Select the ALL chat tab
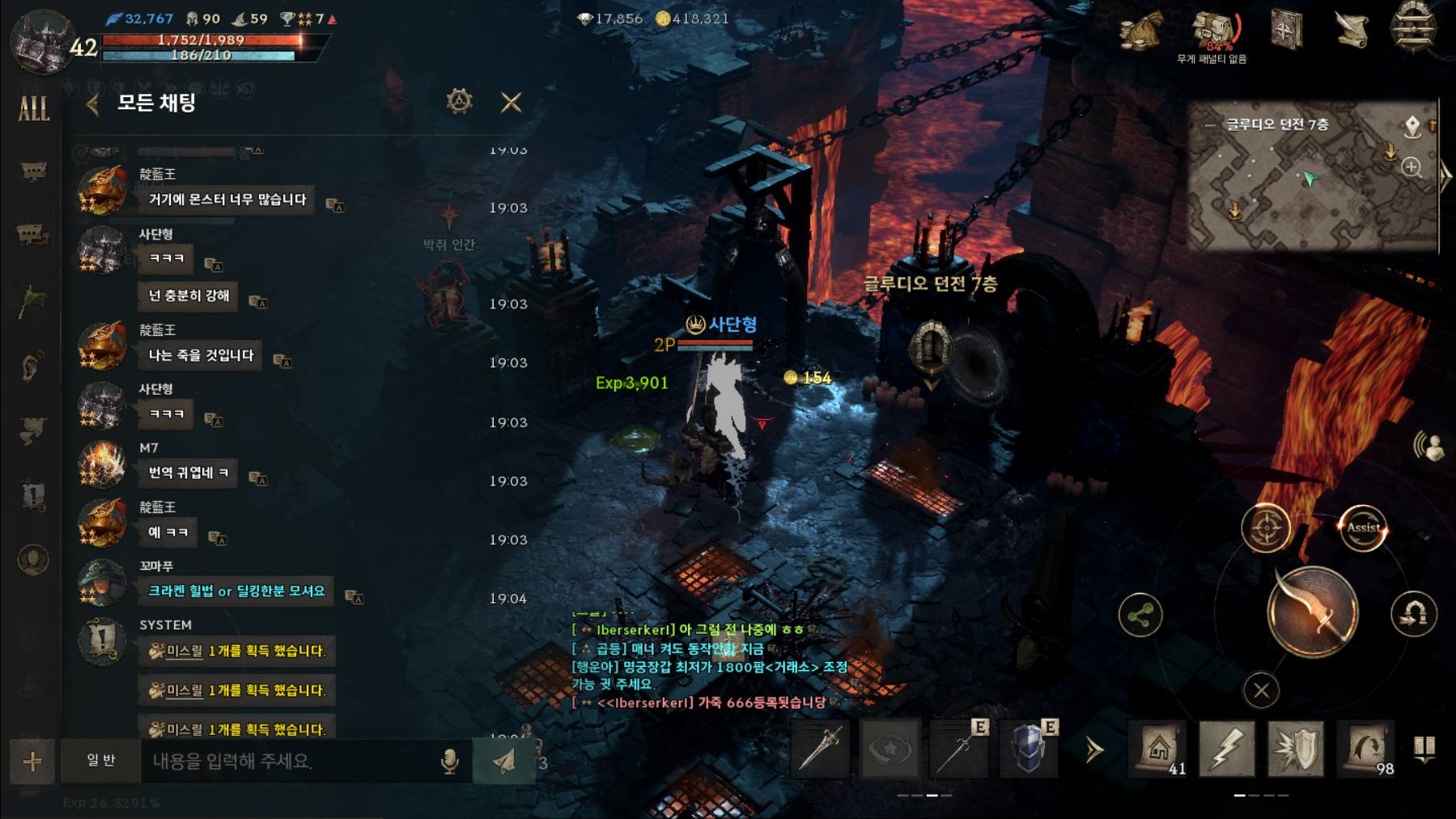This screenshot has height=819, width=1456. coord(33,108)
